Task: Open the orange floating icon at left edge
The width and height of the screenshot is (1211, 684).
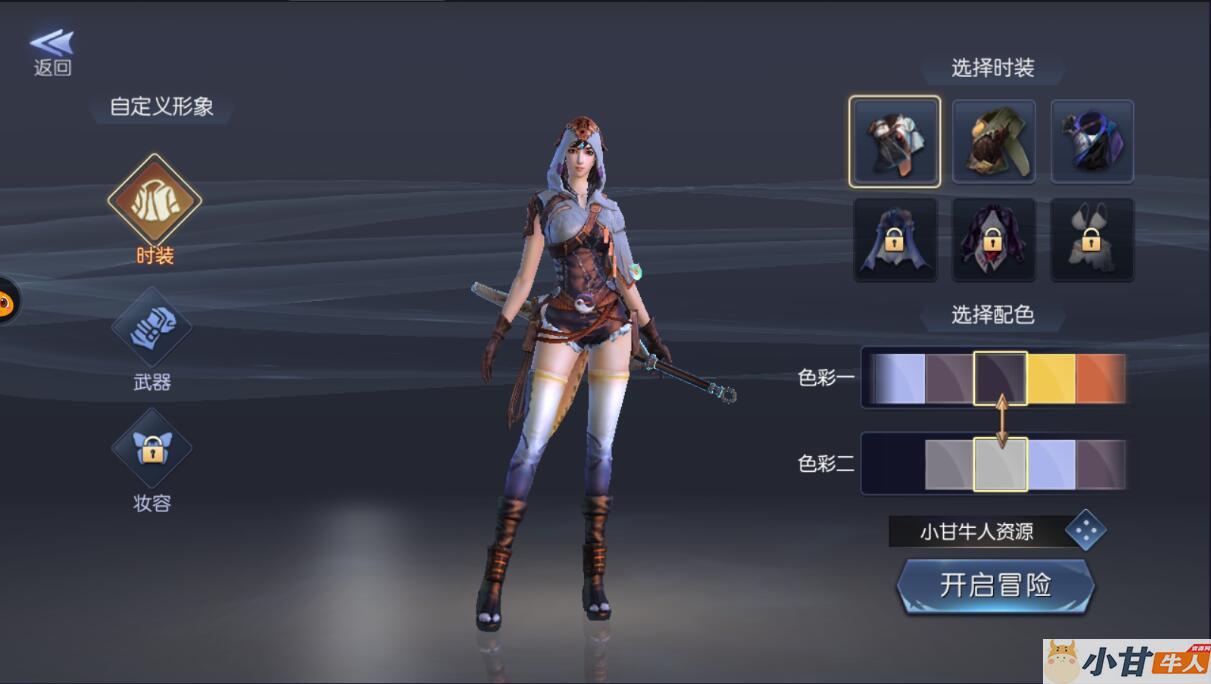Action: pos(6,301)
